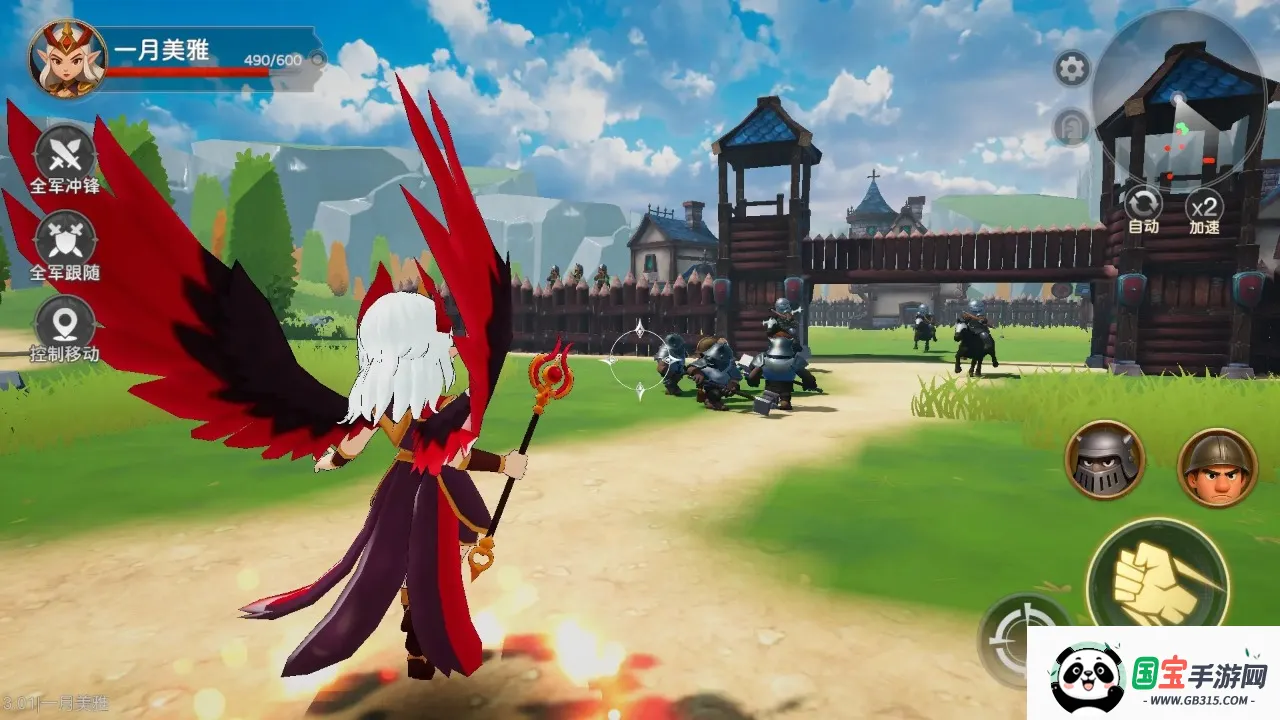Tap the crosshair target button
Screen dimensions: 1280x720
[1010, 637]
